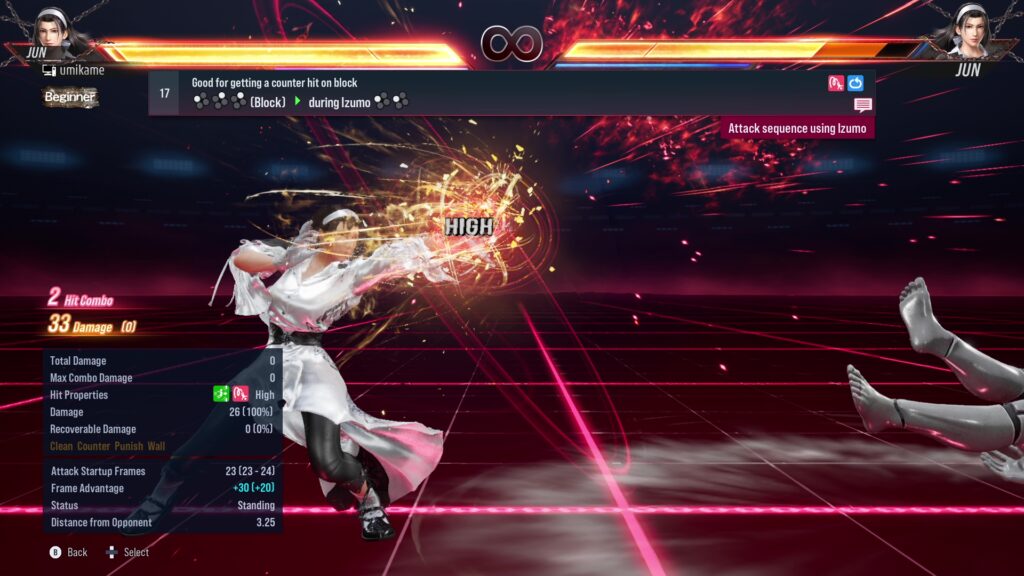
Task: Click the pink icon beside the replay arrow
Action: (x=836, y=83)
